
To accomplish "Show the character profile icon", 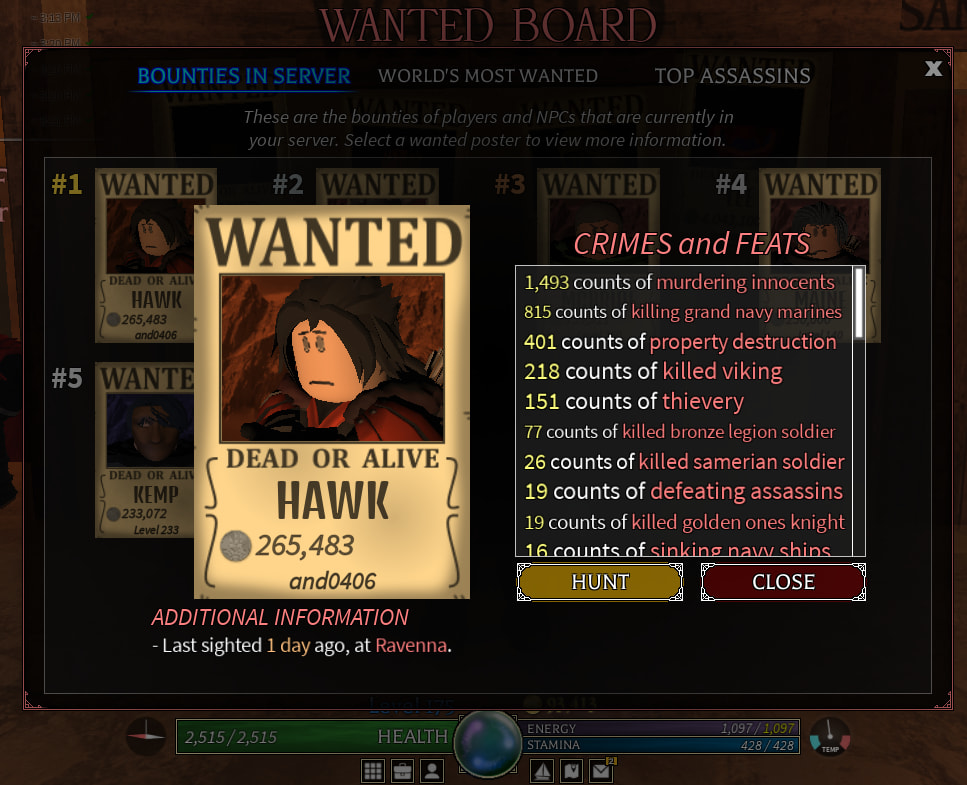I will (431, 771).
